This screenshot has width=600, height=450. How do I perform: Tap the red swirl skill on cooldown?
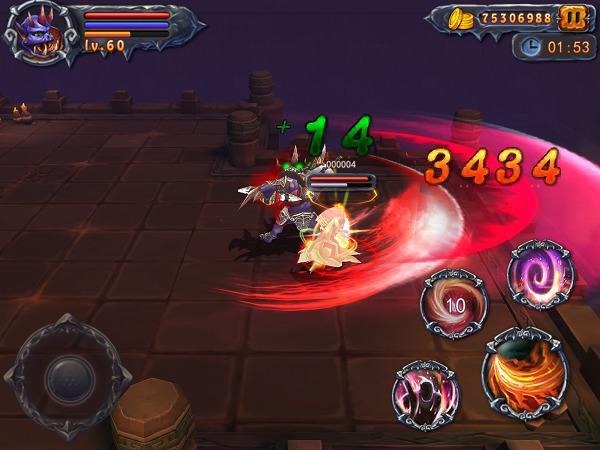[x=453, y=301]
